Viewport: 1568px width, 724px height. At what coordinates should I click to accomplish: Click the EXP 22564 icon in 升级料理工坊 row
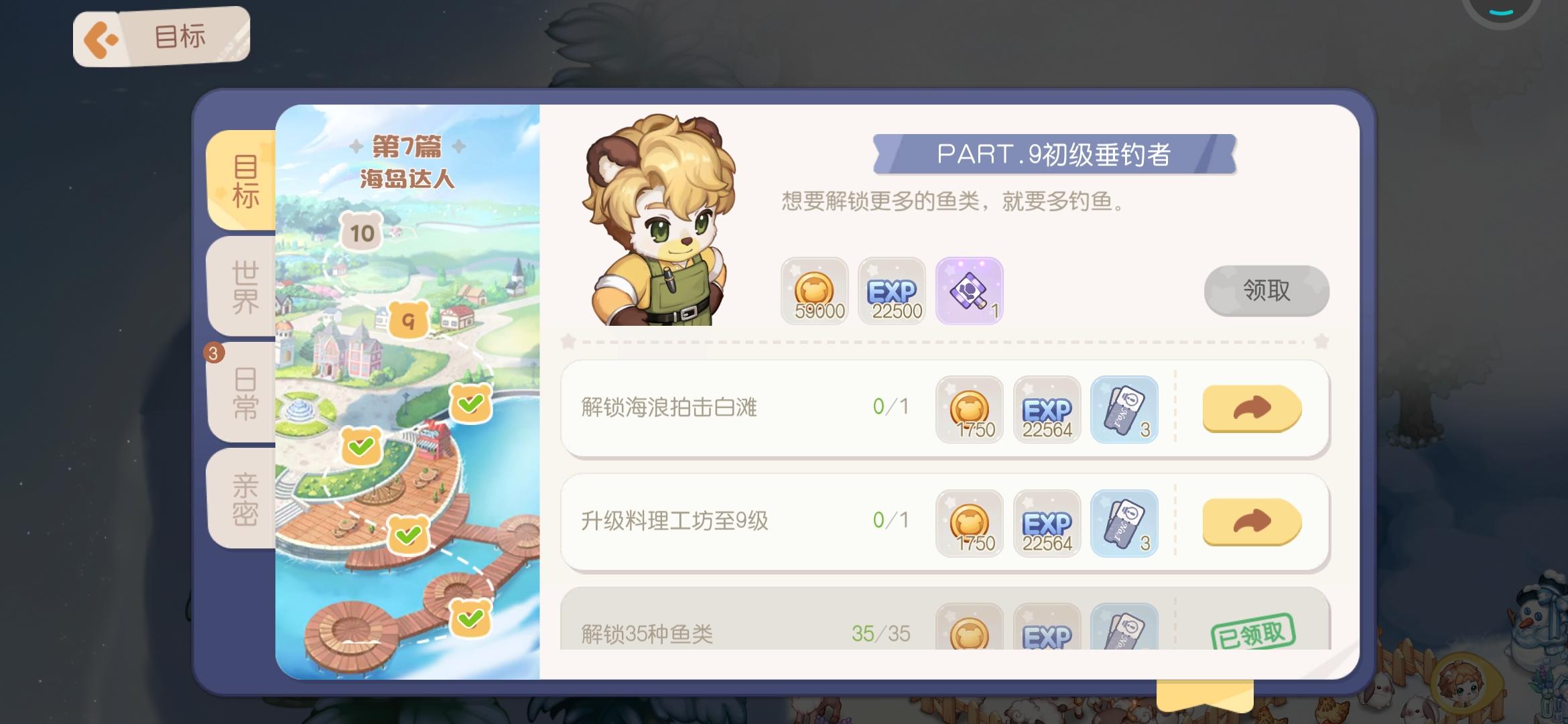[1047, 524]
